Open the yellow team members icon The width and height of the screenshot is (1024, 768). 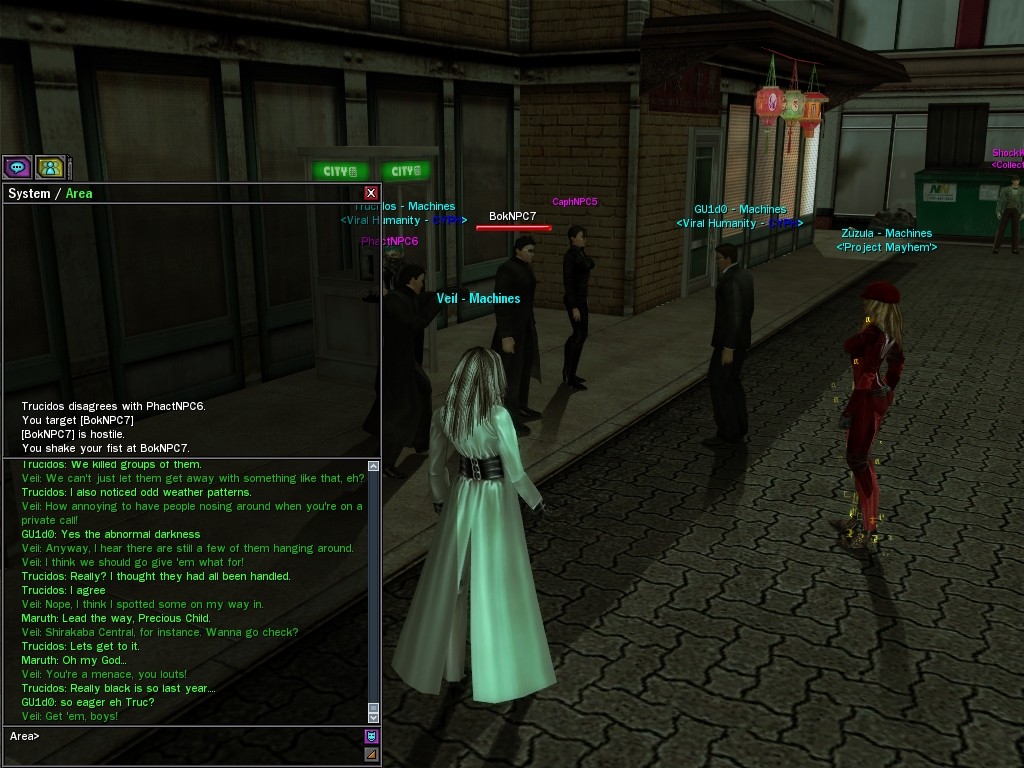(50, 168)
